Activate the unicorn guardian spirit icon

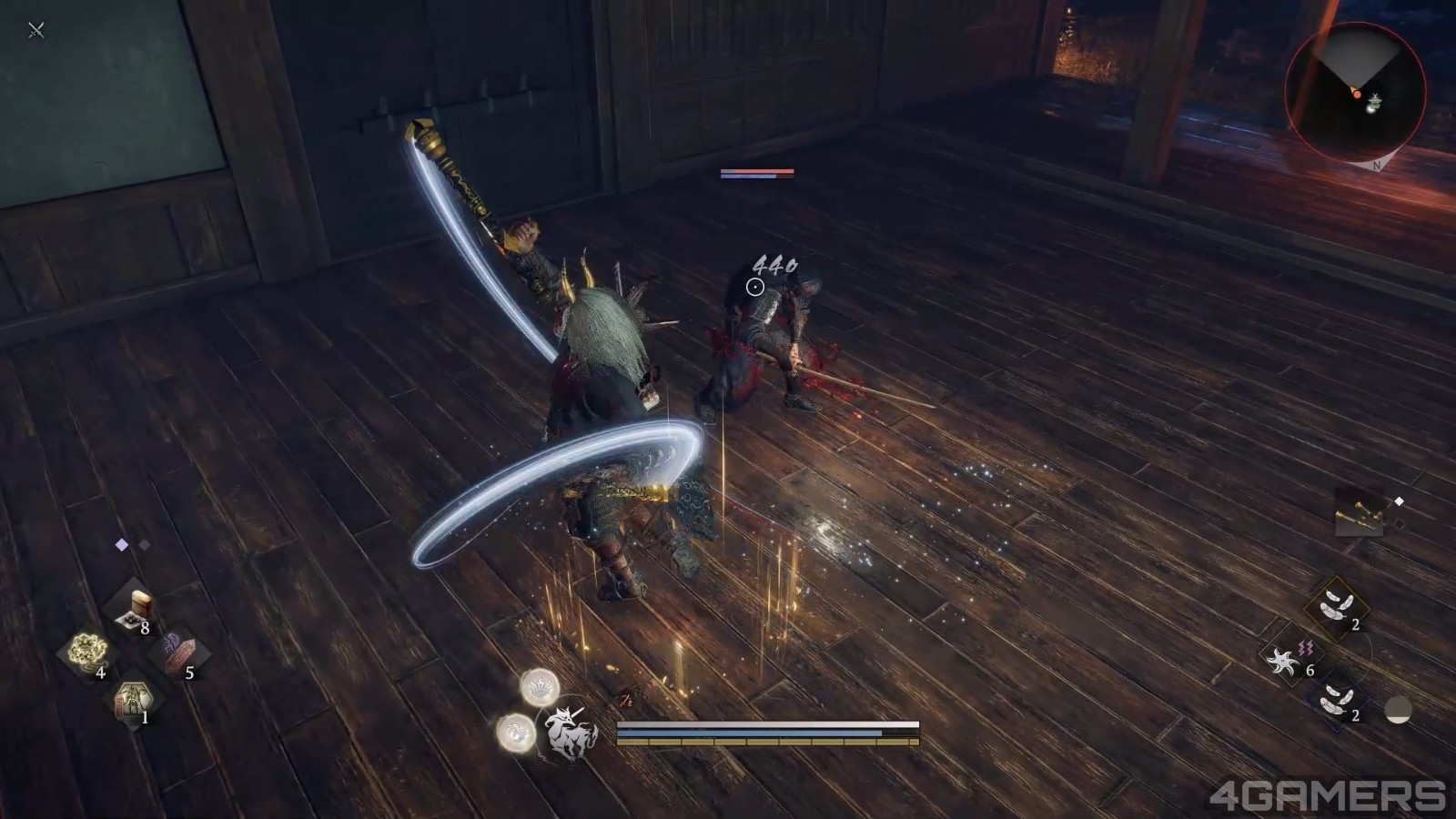pos(570,731)
